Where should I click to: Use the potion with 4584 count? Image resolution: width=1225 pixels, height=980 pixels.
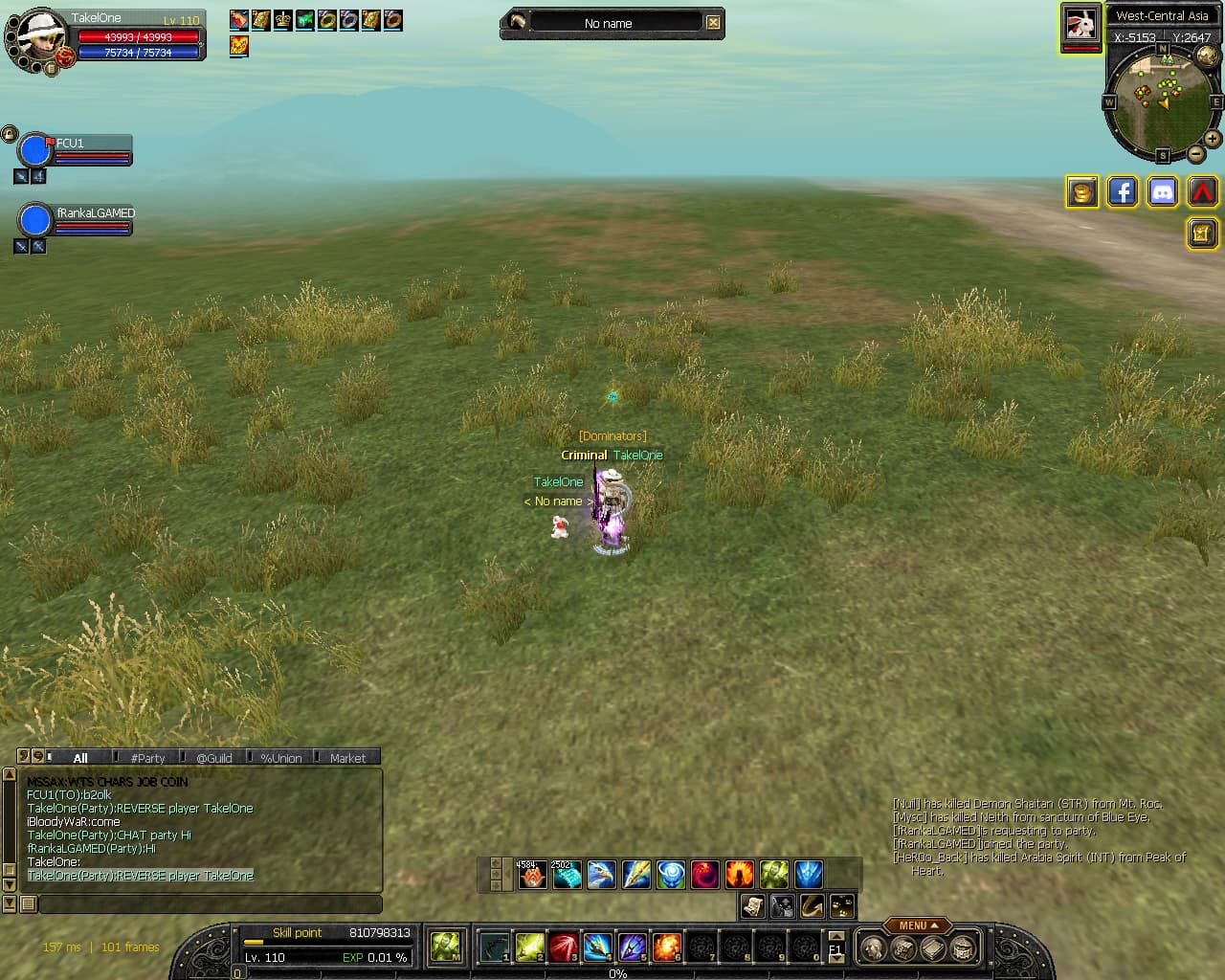[532, 874]
